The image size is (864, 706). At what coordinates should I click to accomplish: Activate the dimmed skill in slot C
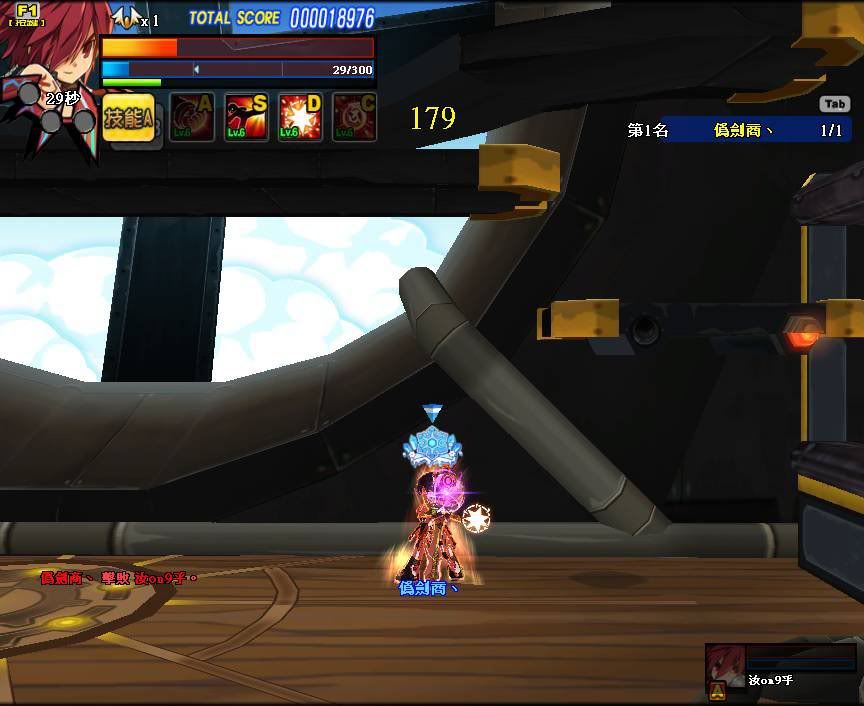pos(354,118)
